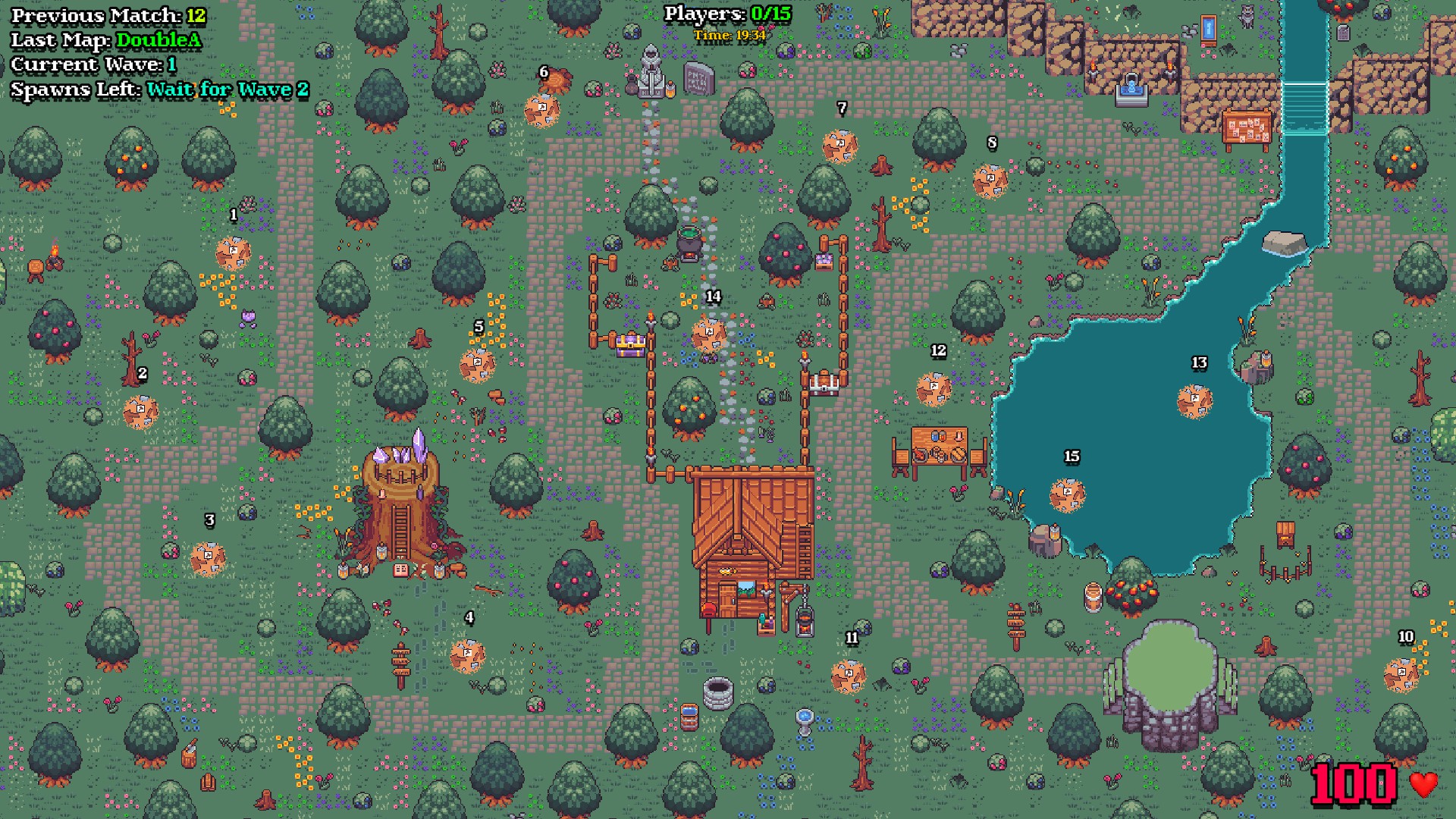The height and width of the screenshot is (819, 1456).
Task: Select numbered spot 1
Action: (233, 253)
